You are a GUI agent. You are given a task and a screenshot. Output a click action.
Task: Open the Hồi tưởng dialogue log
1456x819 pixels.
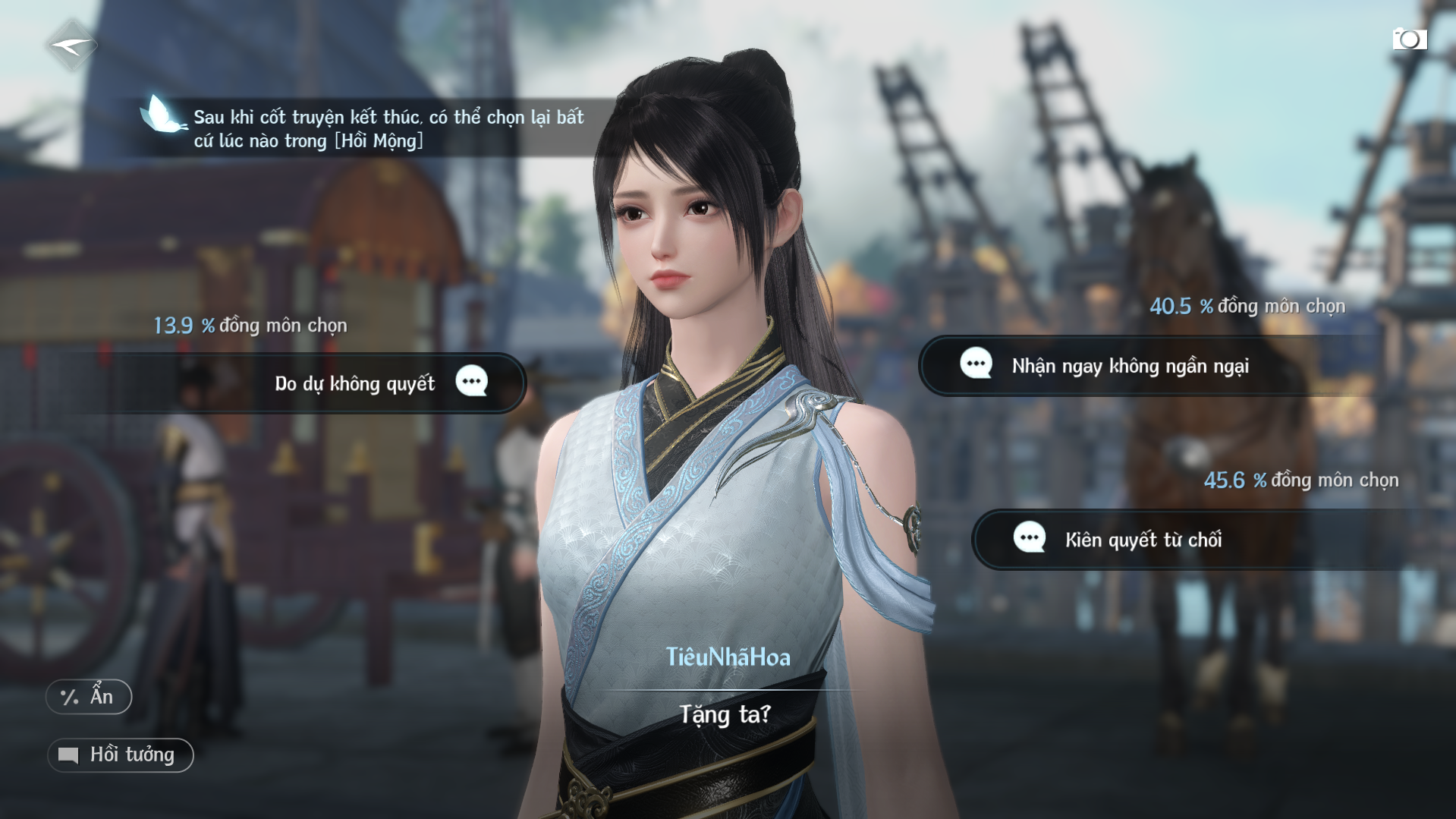click(121, 755)
